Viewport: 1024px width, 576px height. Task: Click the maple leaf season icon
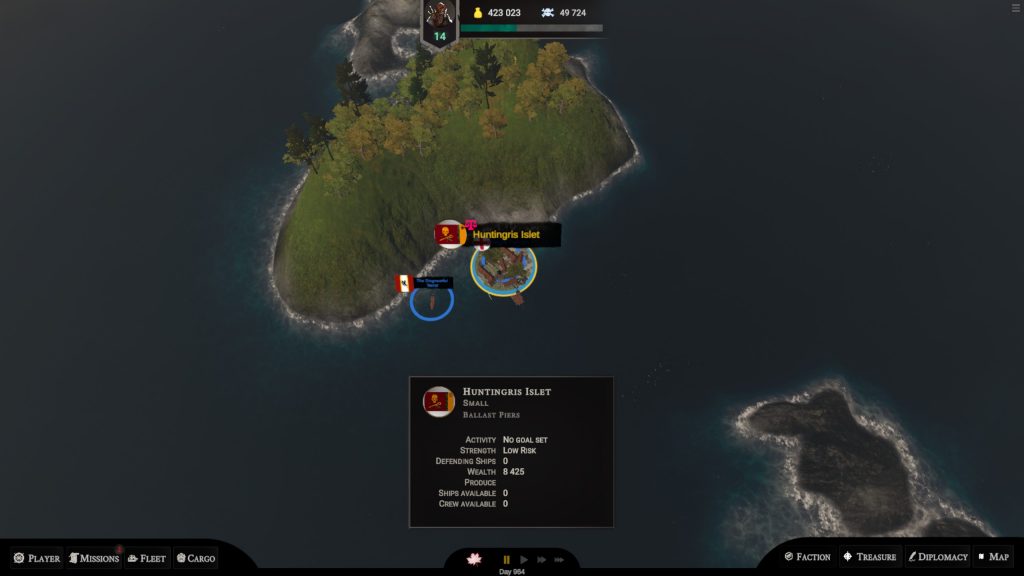click(x=475, y=559)
